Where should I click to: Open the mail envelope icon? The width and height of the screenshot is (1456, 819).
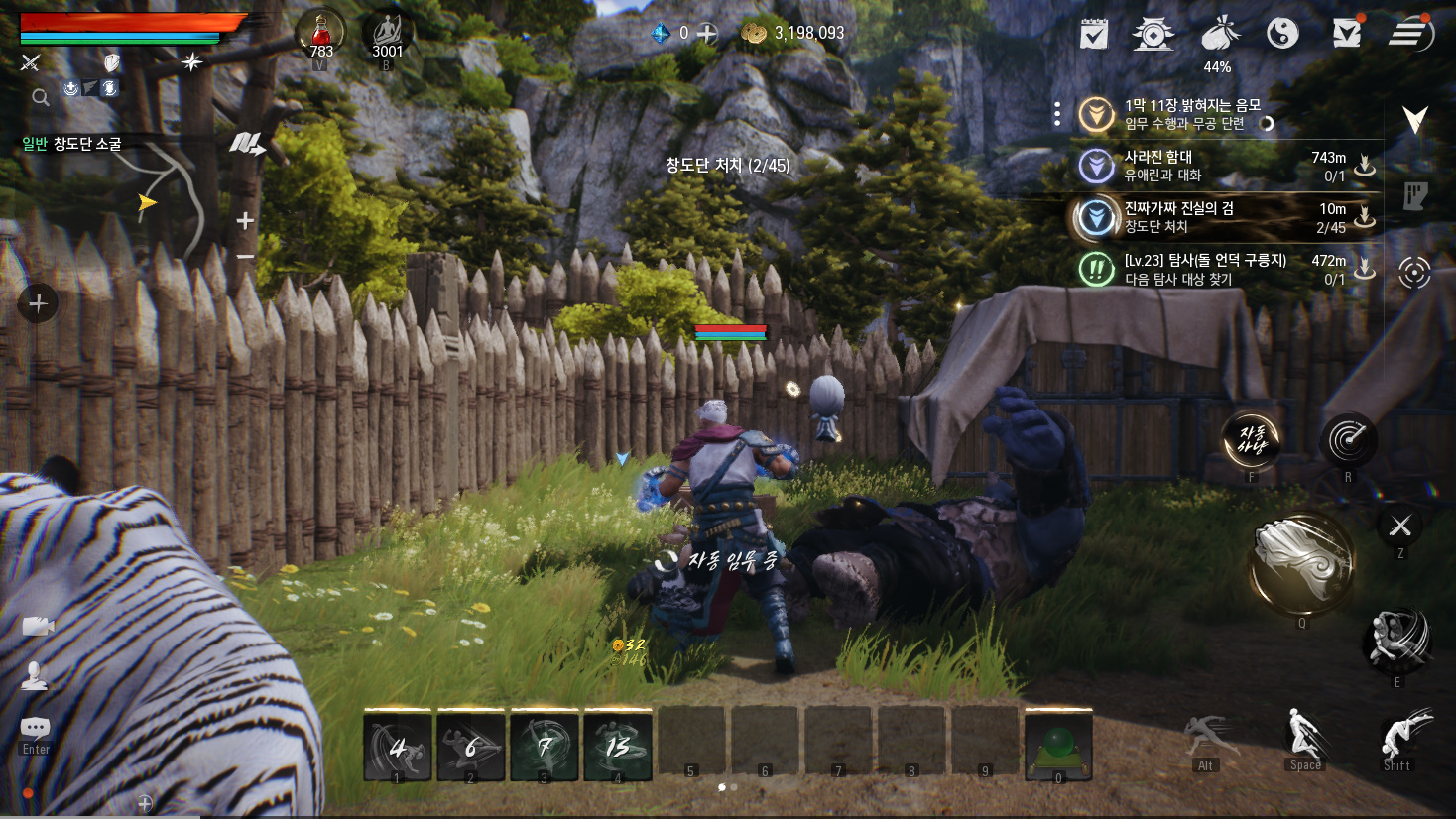click(x=1346, y=34)
